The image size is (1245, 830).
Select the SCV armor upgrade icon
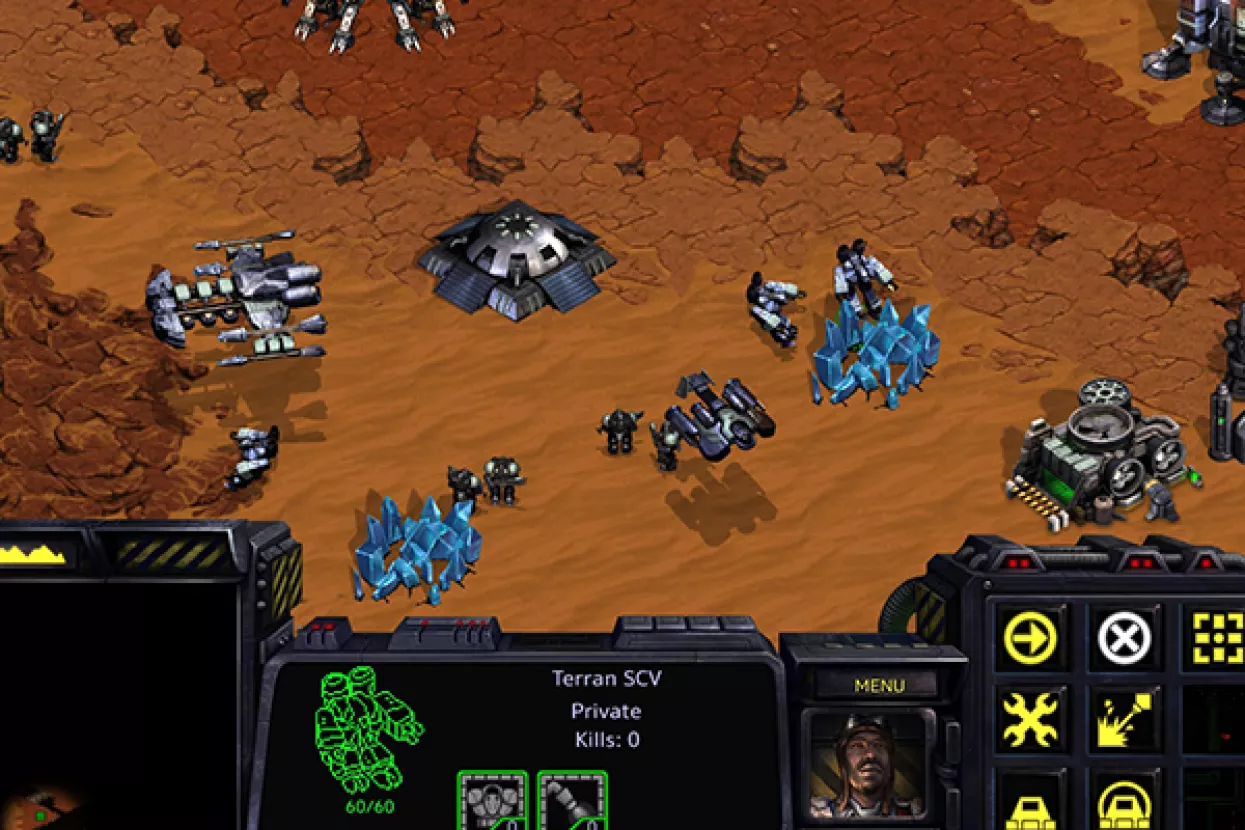[x=492, y=800]
